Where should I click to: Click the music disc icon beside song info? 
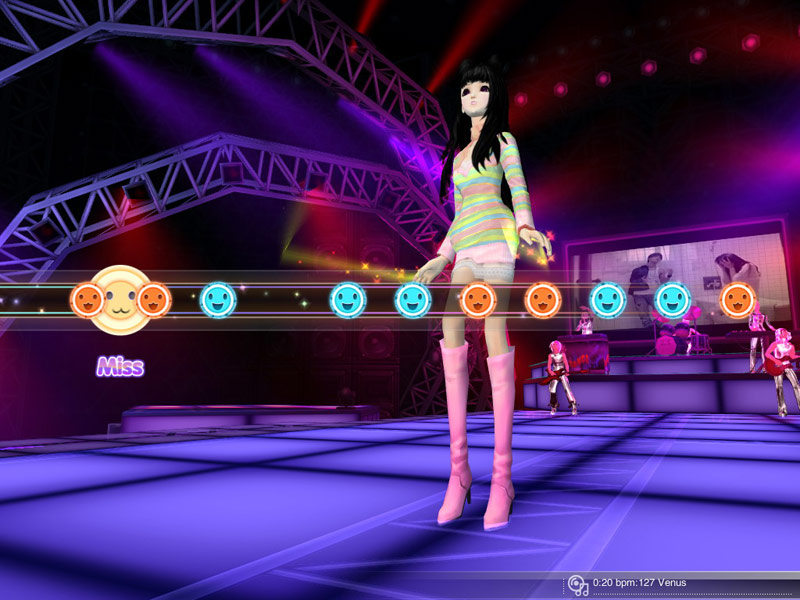coord(577,585)
